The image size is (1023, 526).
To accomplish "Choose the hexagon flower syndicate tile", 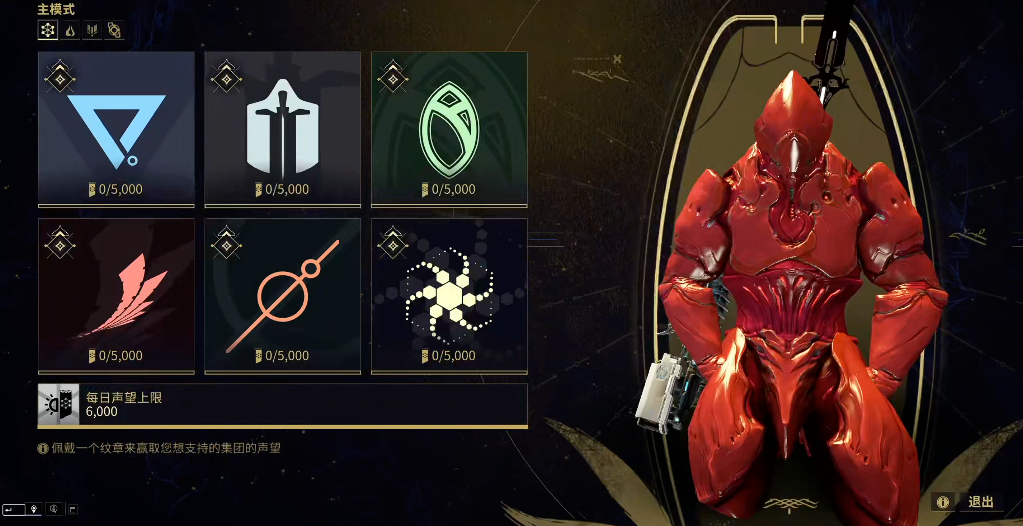I will tap(449, 296).
